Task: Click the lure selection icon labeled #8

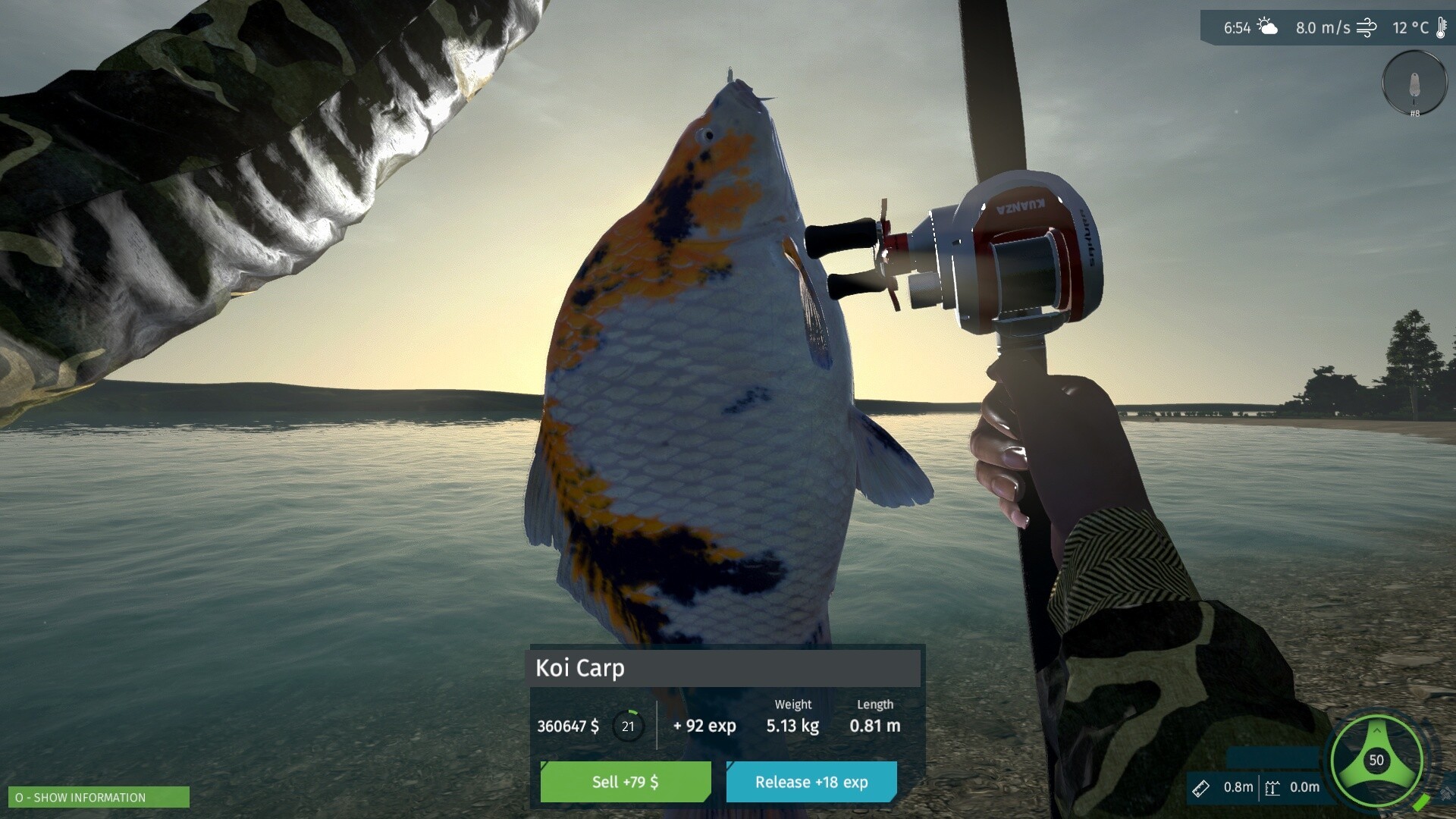Action: click(x=1414, y=83)
